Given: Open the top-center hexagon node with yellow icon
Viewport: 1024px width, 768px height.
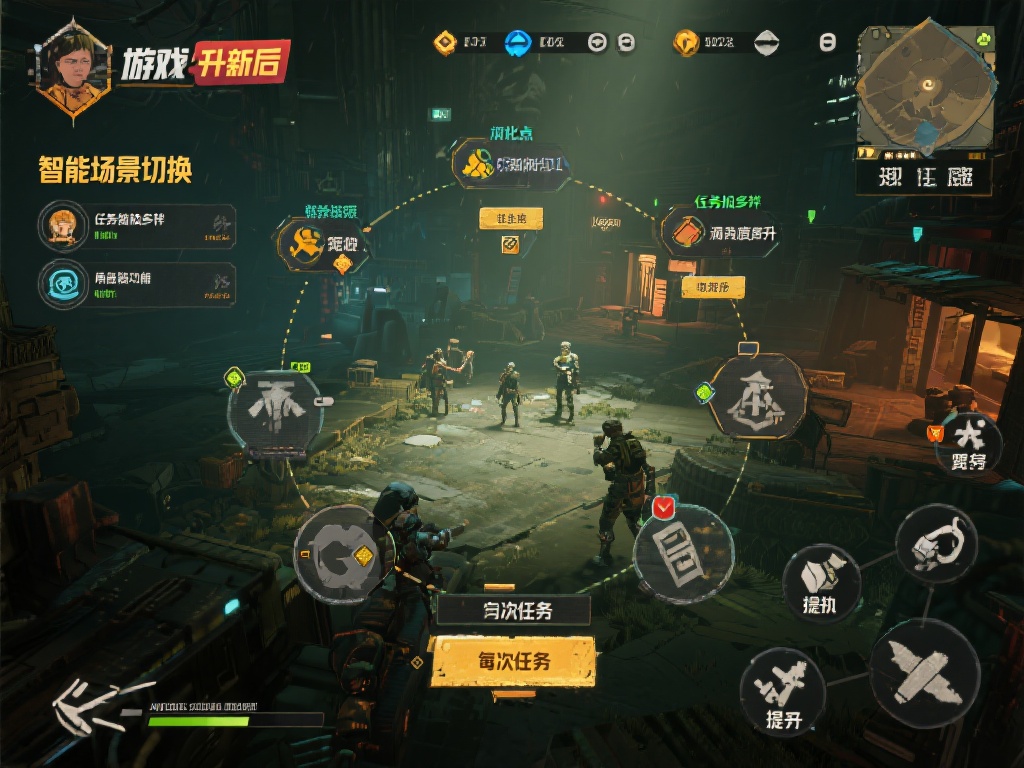Looking at the screenshot, I should click(x=511, y=164).
